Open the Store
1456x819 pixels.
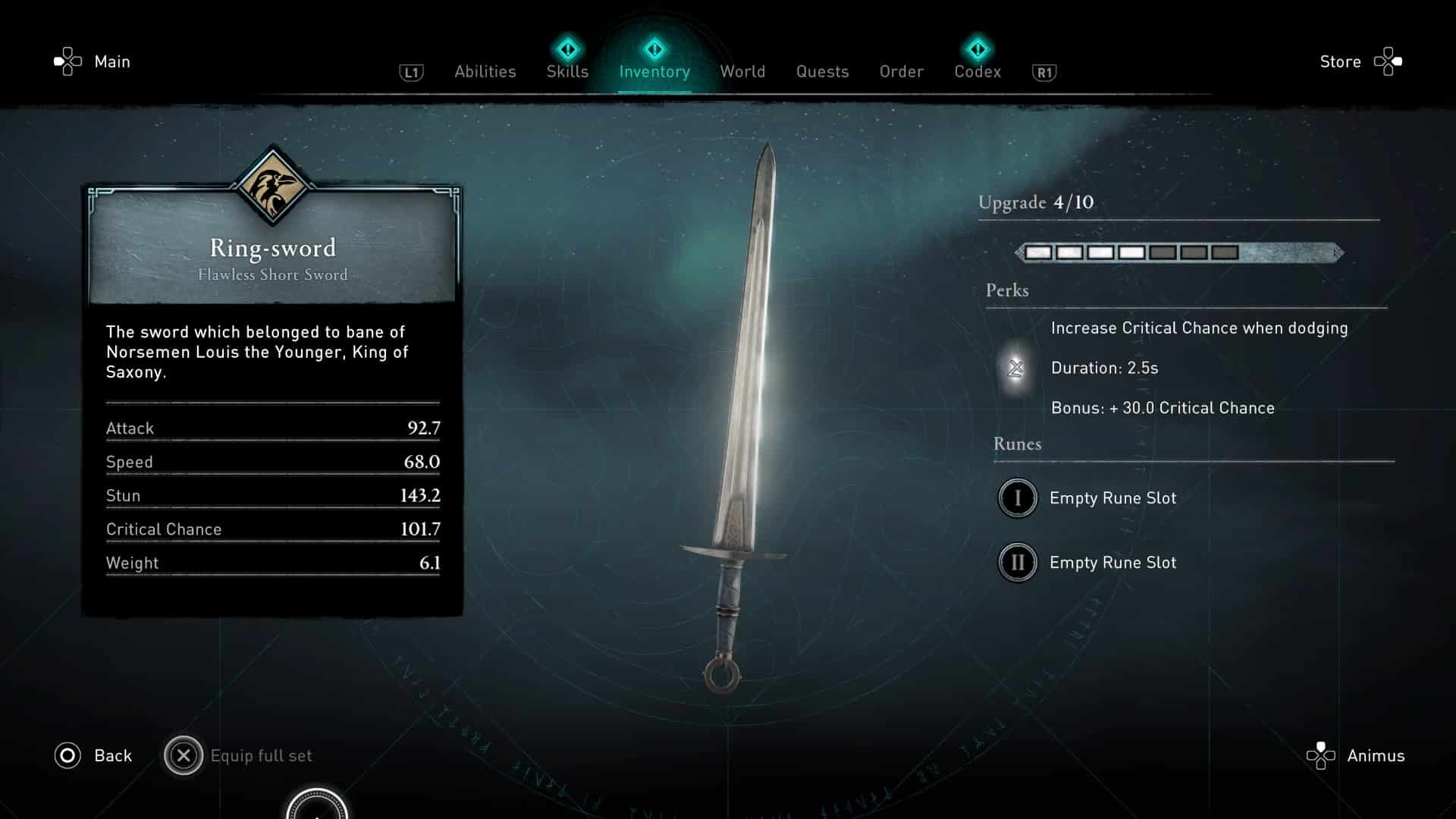click(x=1340, y=61)
